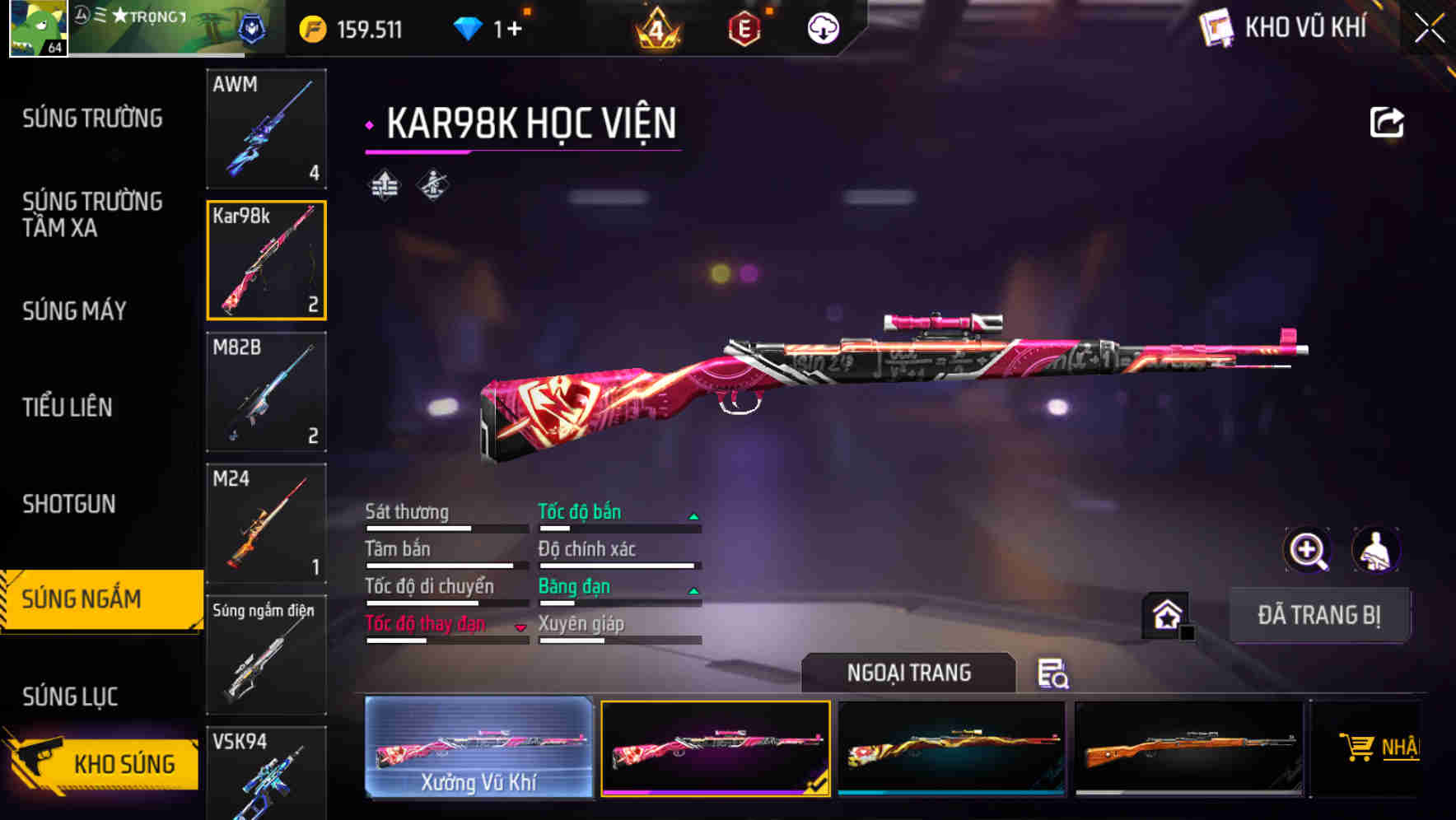Viewport: 1456px width, 820px height.
Task: Click the E event badge icon
Action: 746,27
